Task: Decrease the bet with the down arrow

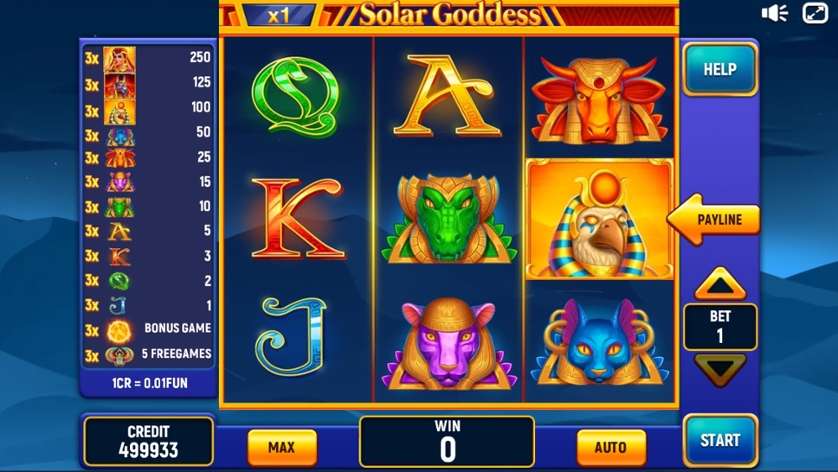Action: click(720, 368)
